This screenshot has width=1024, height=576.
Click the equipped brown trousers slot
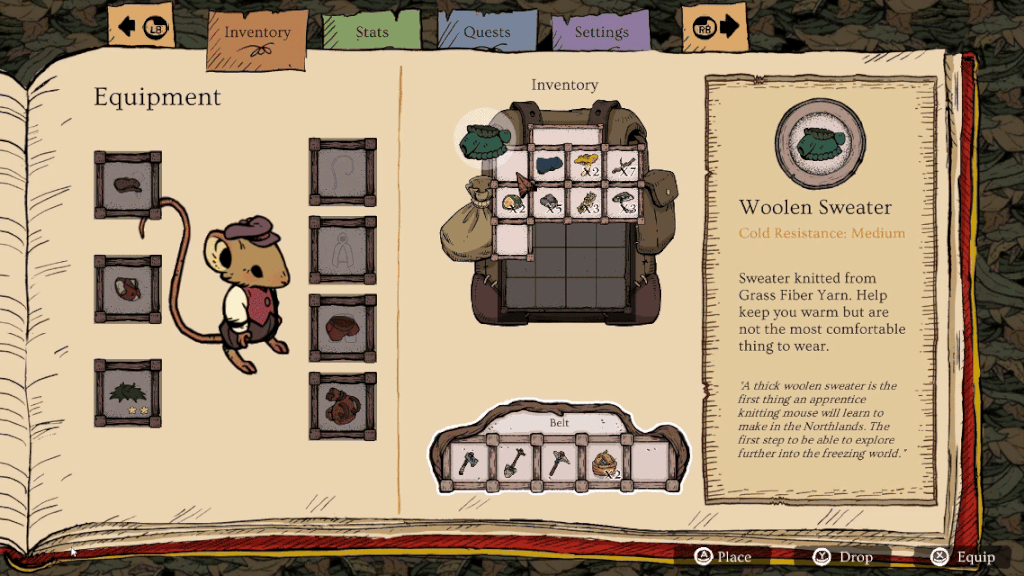[343, 328]
